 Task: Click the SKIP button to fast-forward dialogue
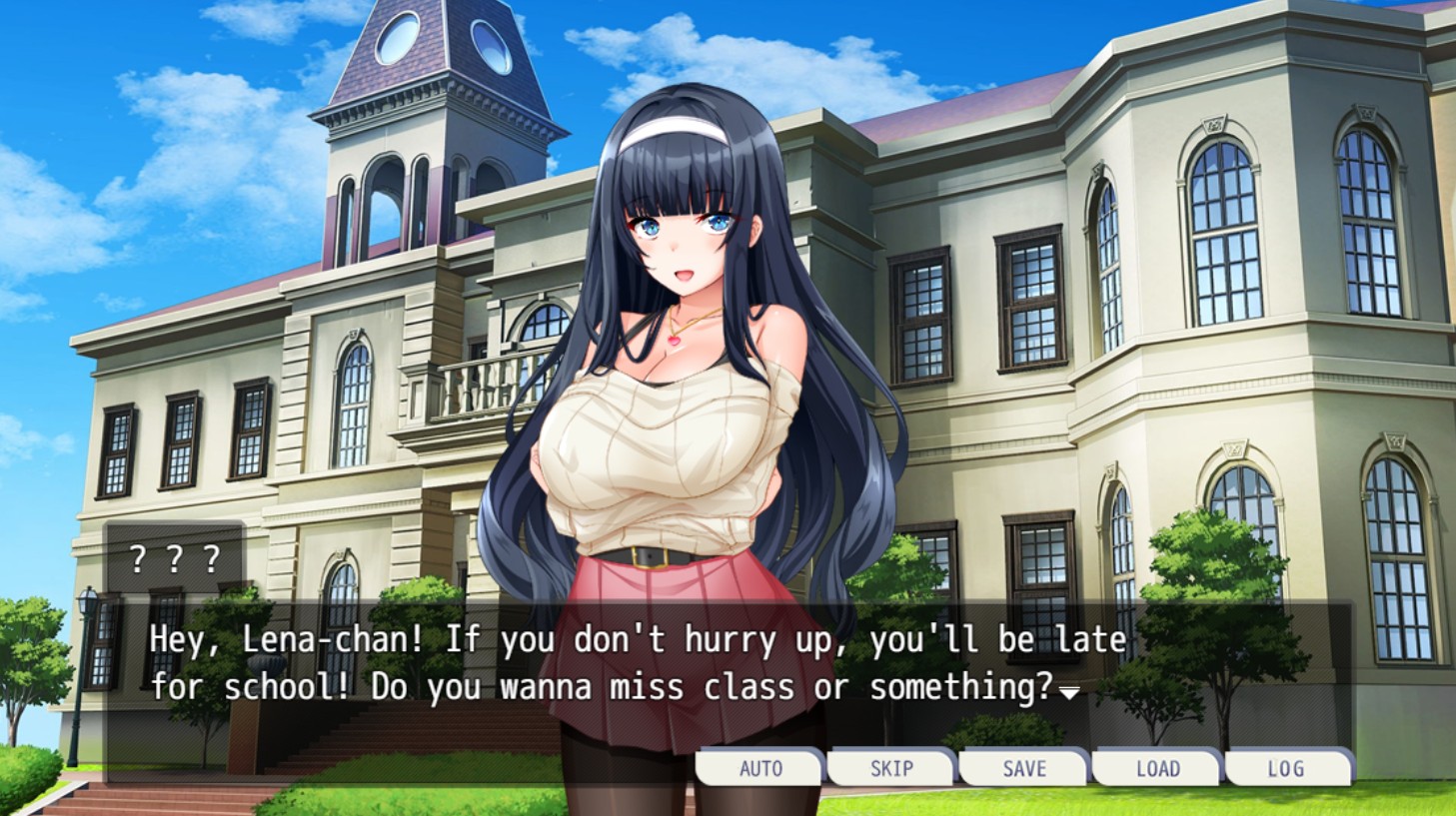[x=891, y=768]
